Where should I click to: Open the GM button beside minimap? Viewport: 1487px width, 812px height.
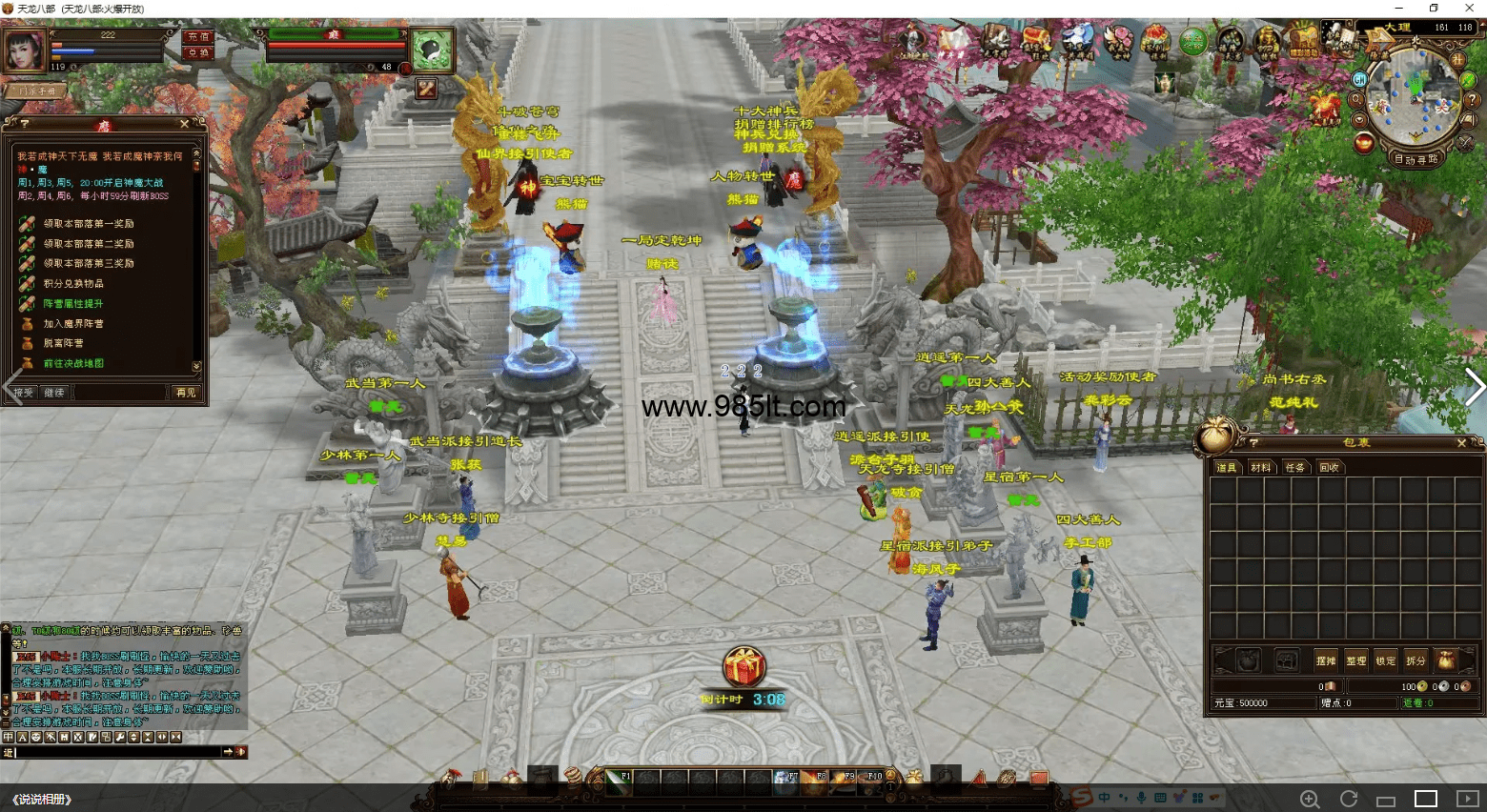1360,80
